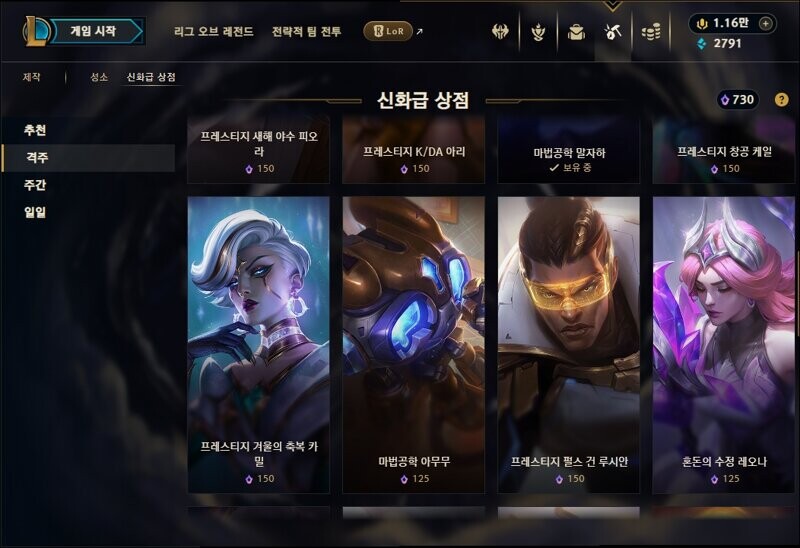
Task: Select the 프레스티지 K/DA 아리 card
Action: [x=413, y=155]
